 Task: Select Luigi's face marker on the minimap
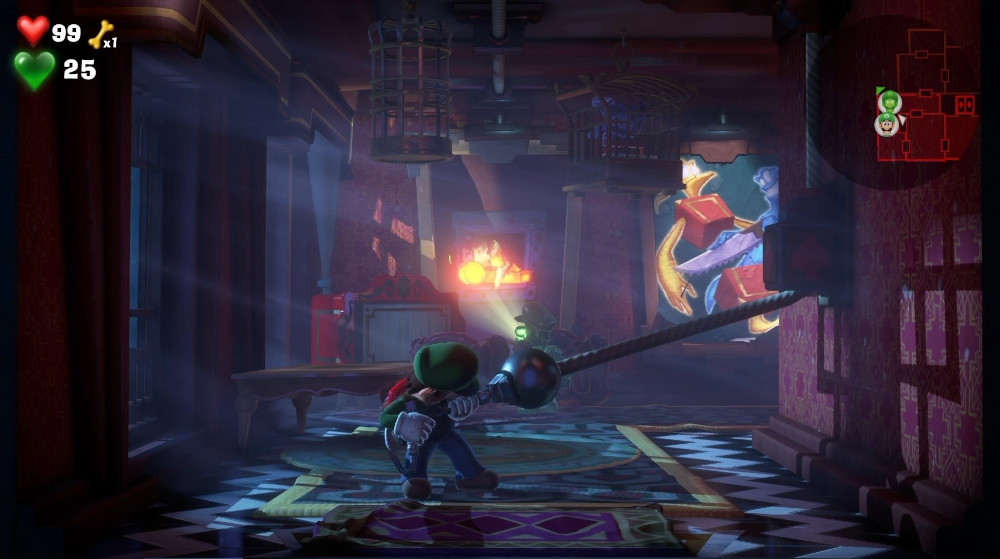pyautogui.click(x=886, y=124)
